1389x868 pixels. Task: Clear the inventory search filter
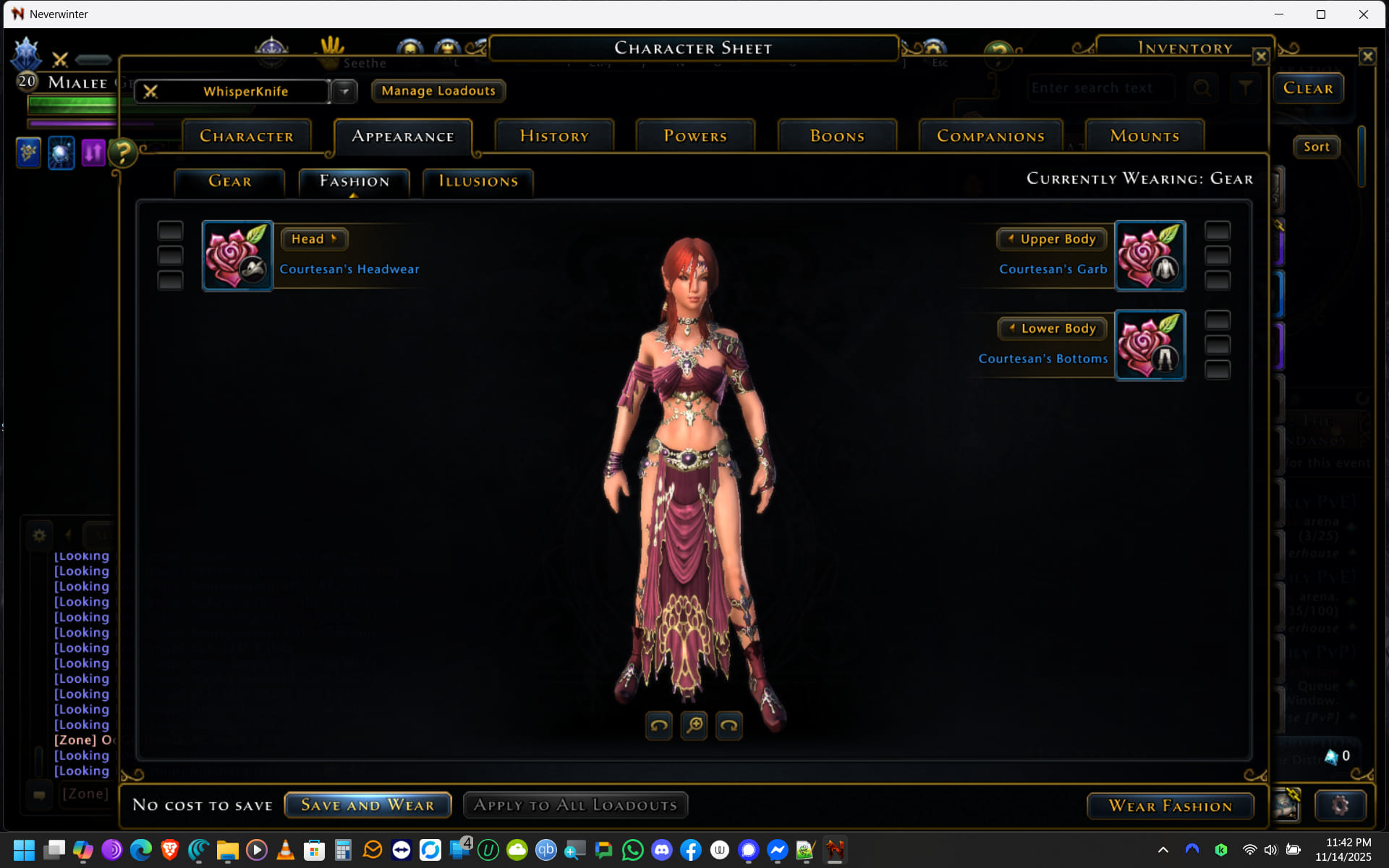(x=1308, y=88)
